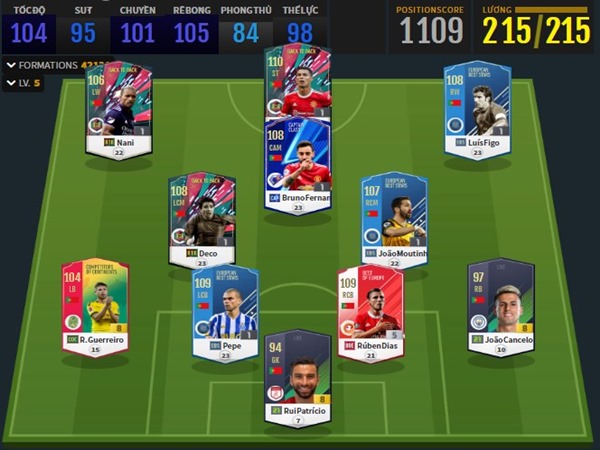Select the Pepe centre back card
The image size is (600, 450).
(x=225, y=307)
